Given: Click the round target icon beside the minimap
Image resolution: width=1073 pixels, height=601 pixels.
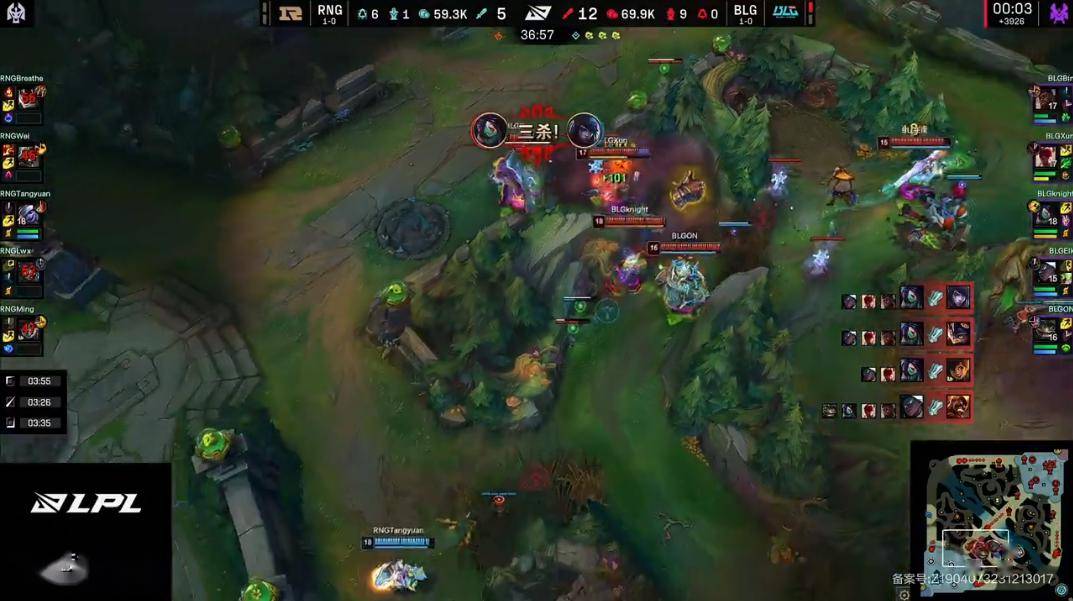Looking at the screenshot, I should pos(1061,590).
